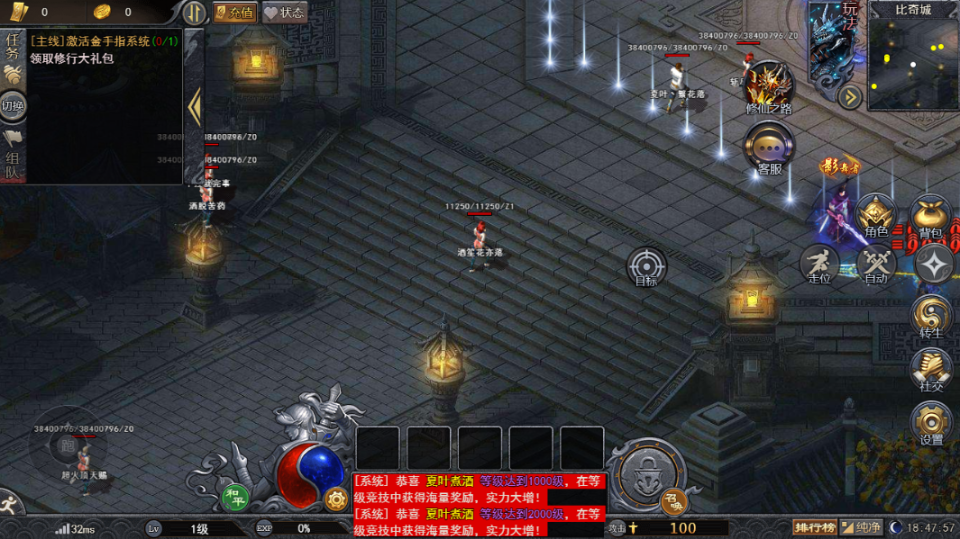Select the 激活金手指系统 main quest entry

(x=92, y=41)
